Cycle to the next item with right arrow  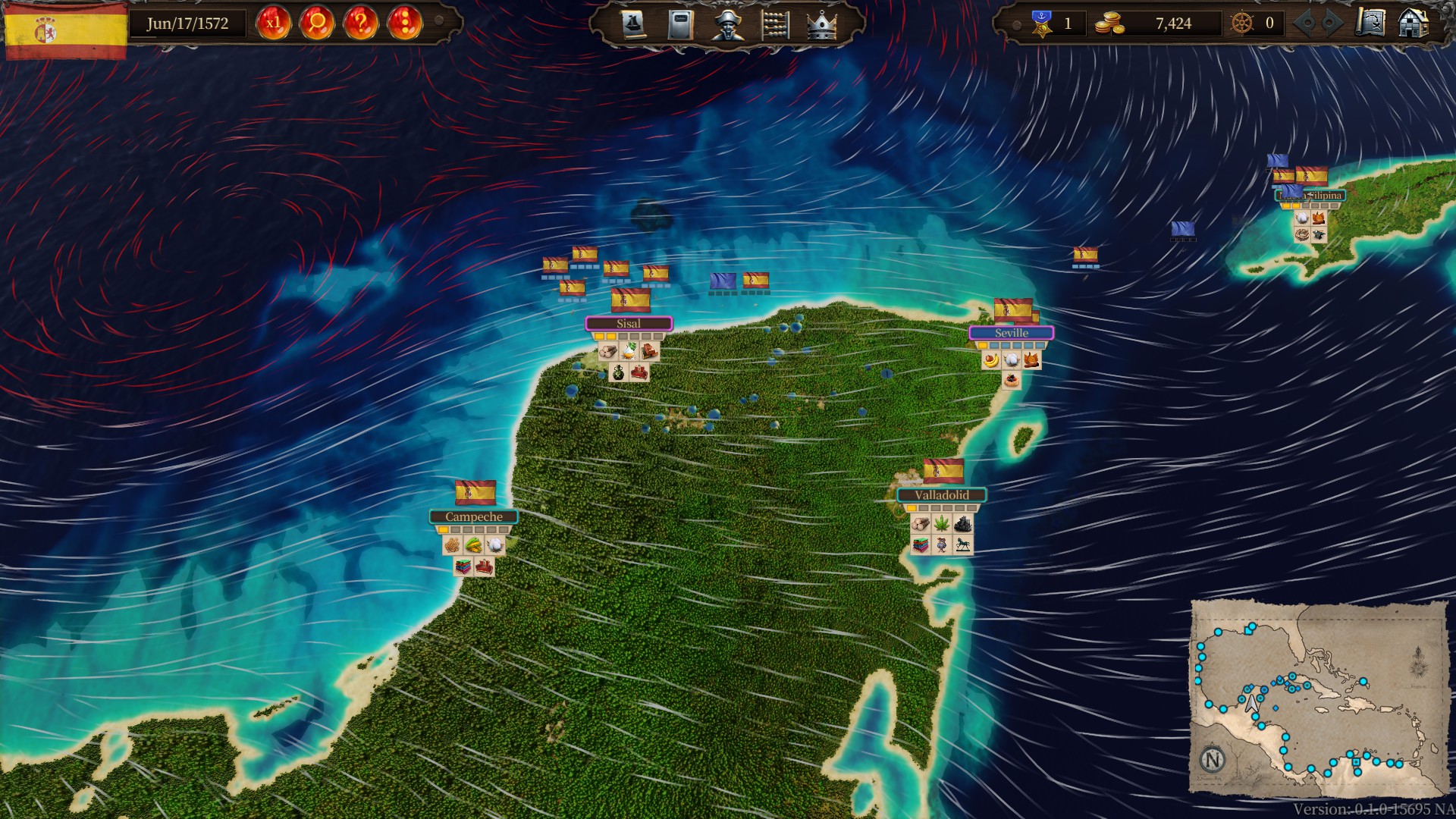(x=1329, y=24)
